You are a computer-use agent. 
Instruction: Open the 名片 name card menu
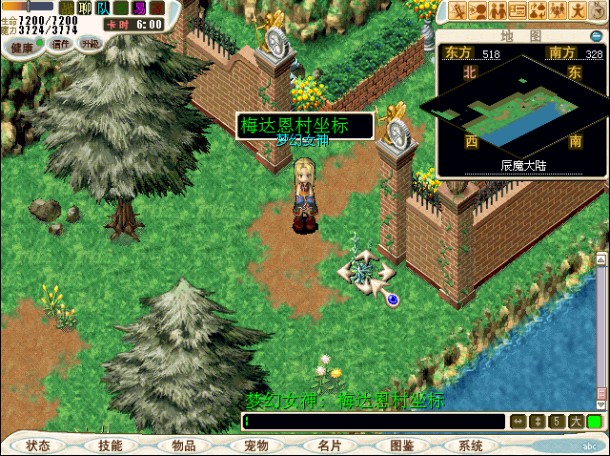click(x=329, y=445)
